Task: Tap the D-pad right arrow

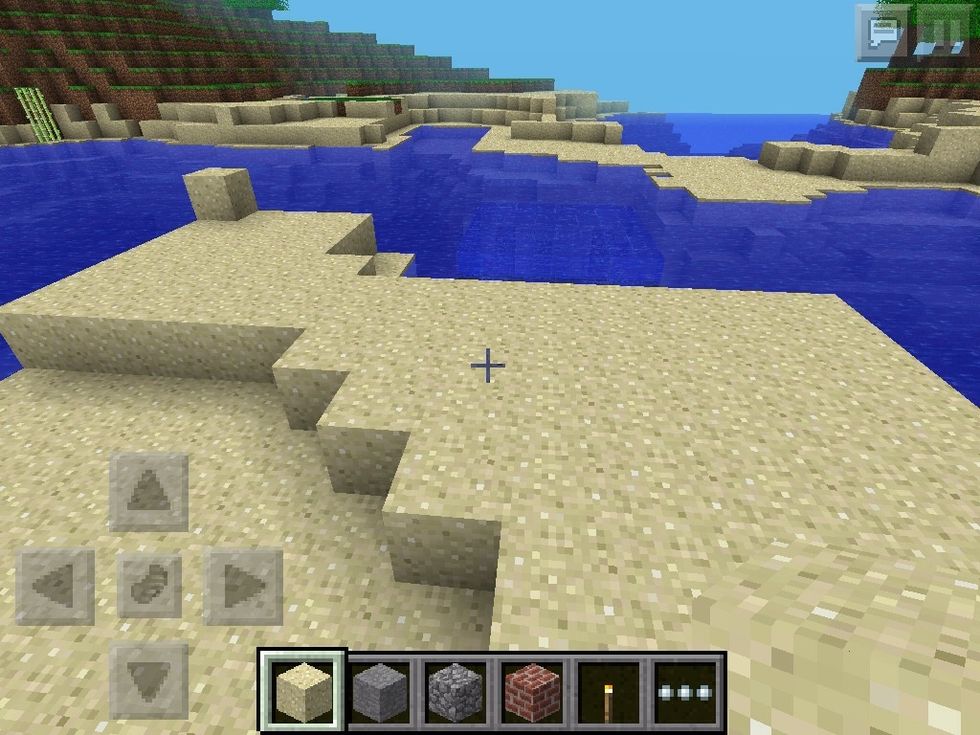Action: (243, 587)
